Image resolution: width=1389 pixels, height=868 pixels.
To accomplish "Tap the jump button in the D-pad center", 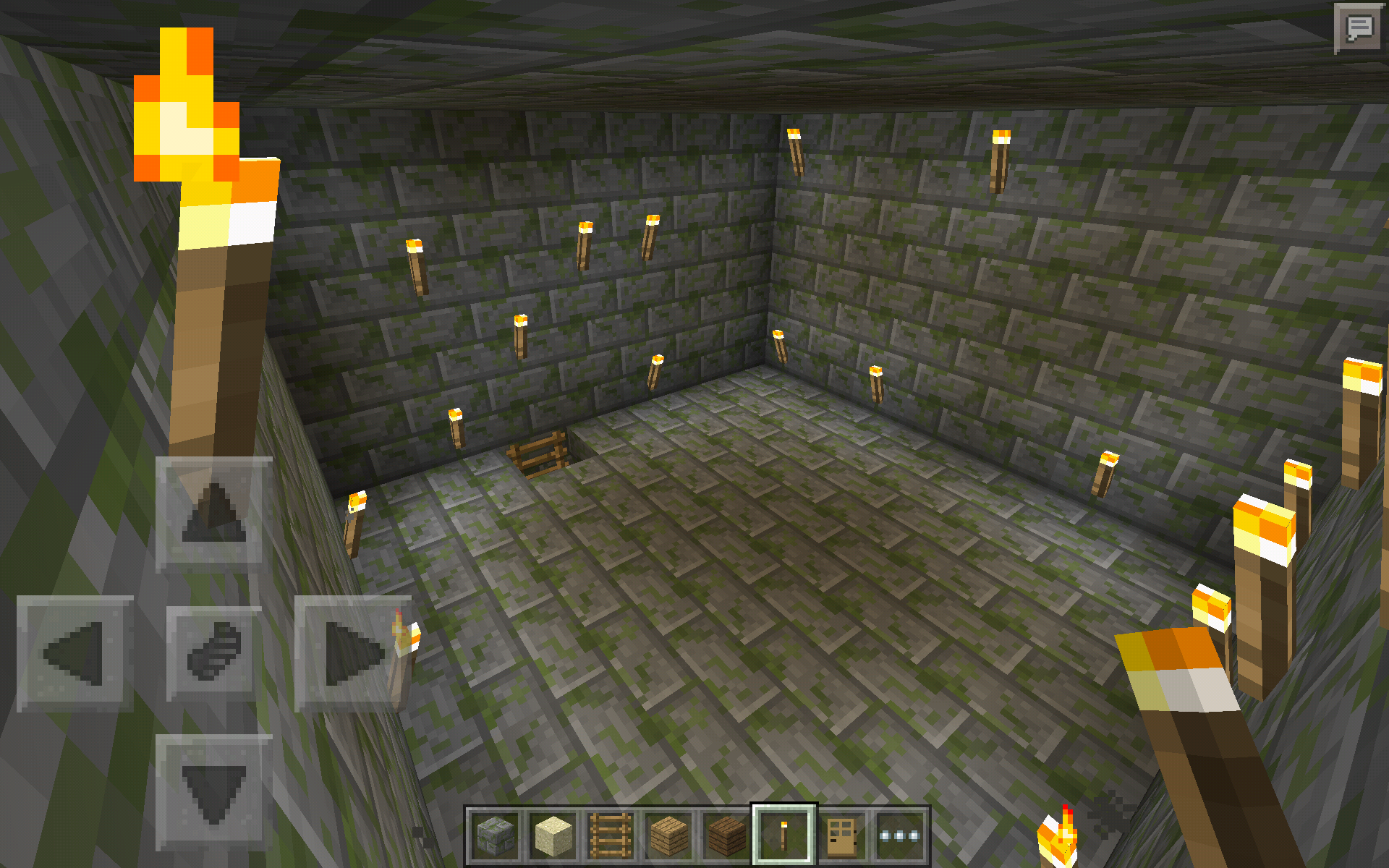I will tap(213, 653).
